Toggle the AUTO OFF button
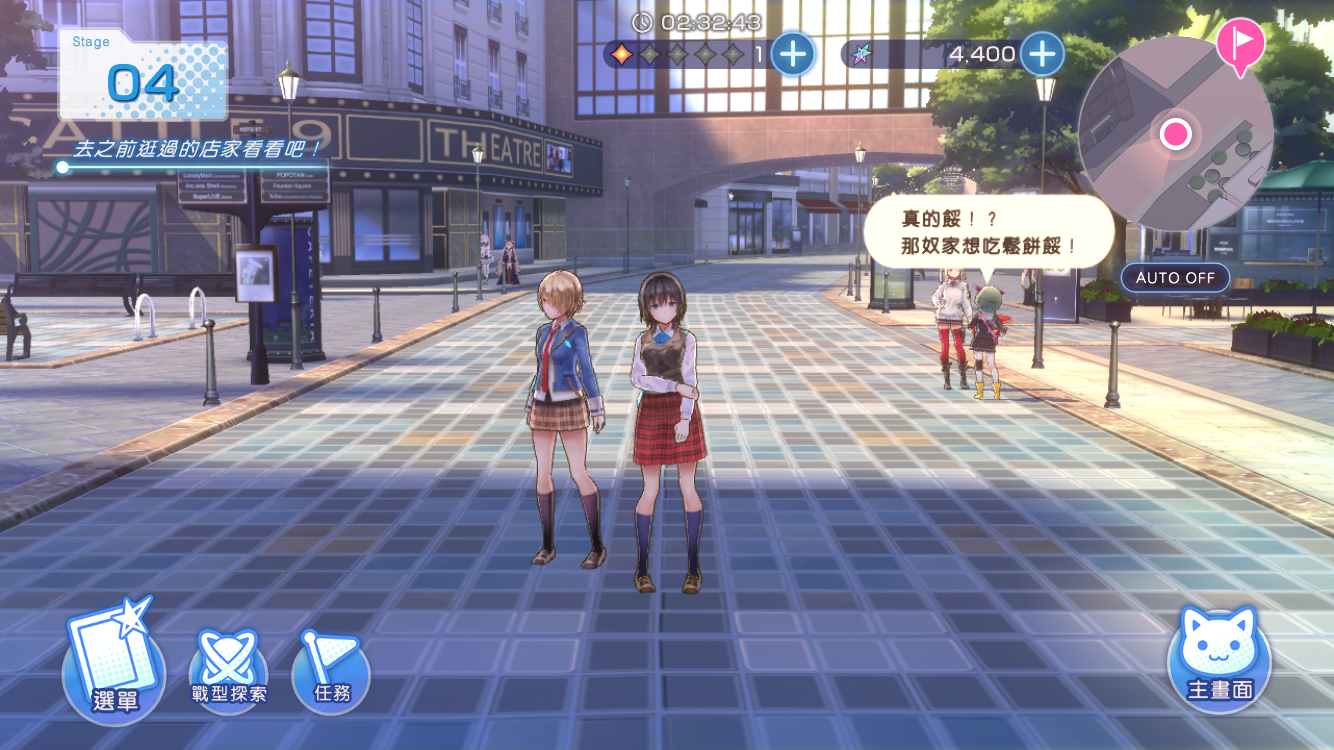 coord(1175,278)
